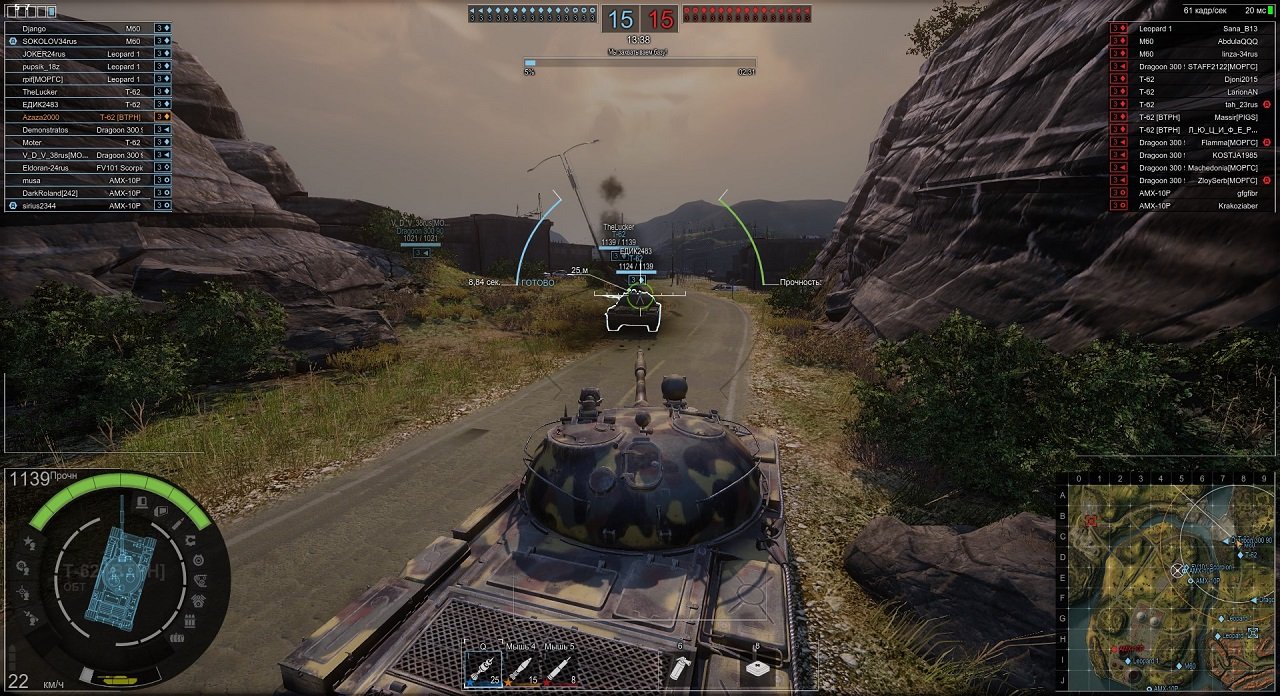Click enemy AbdulaQQQ's M60 row
1280x696 pixels.
pyautogui.click(x=1197, y=42)
